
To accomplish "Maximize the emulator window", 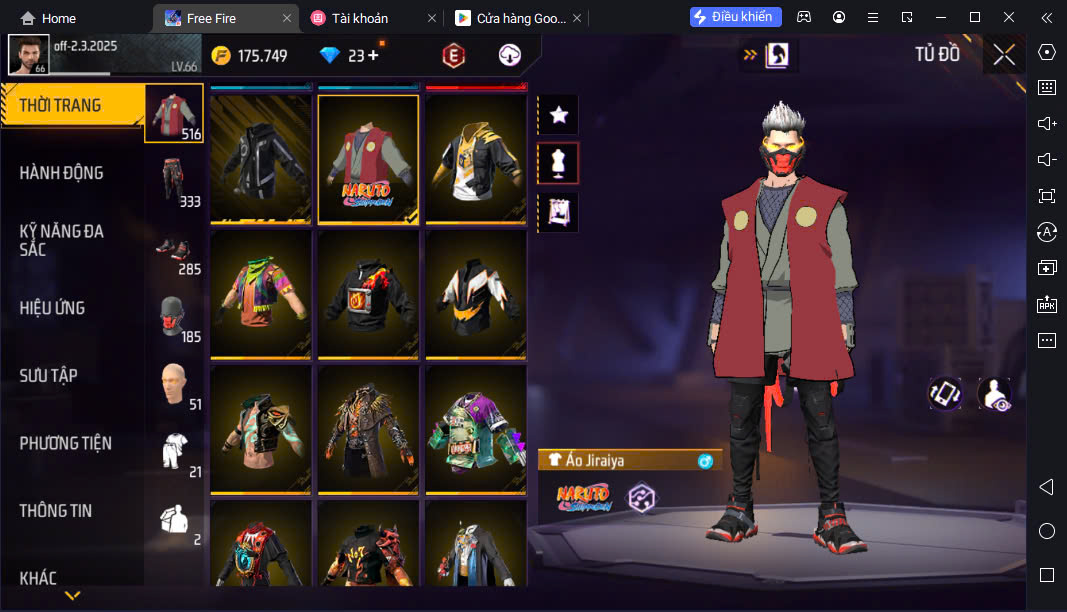I will tap(975, 17).
